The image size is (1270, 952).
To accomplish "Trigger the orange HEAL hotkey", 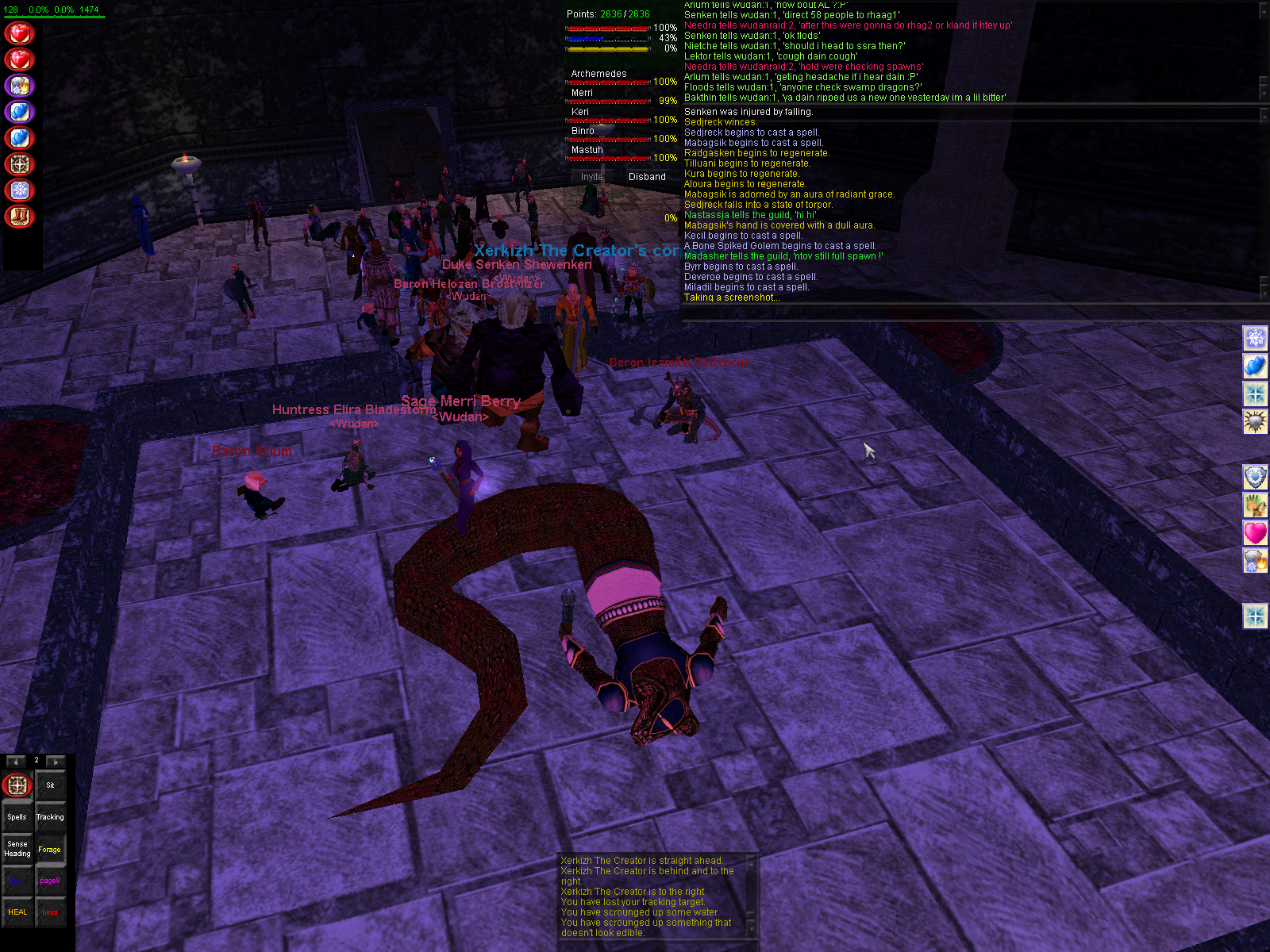I will [x=17, y=912].
